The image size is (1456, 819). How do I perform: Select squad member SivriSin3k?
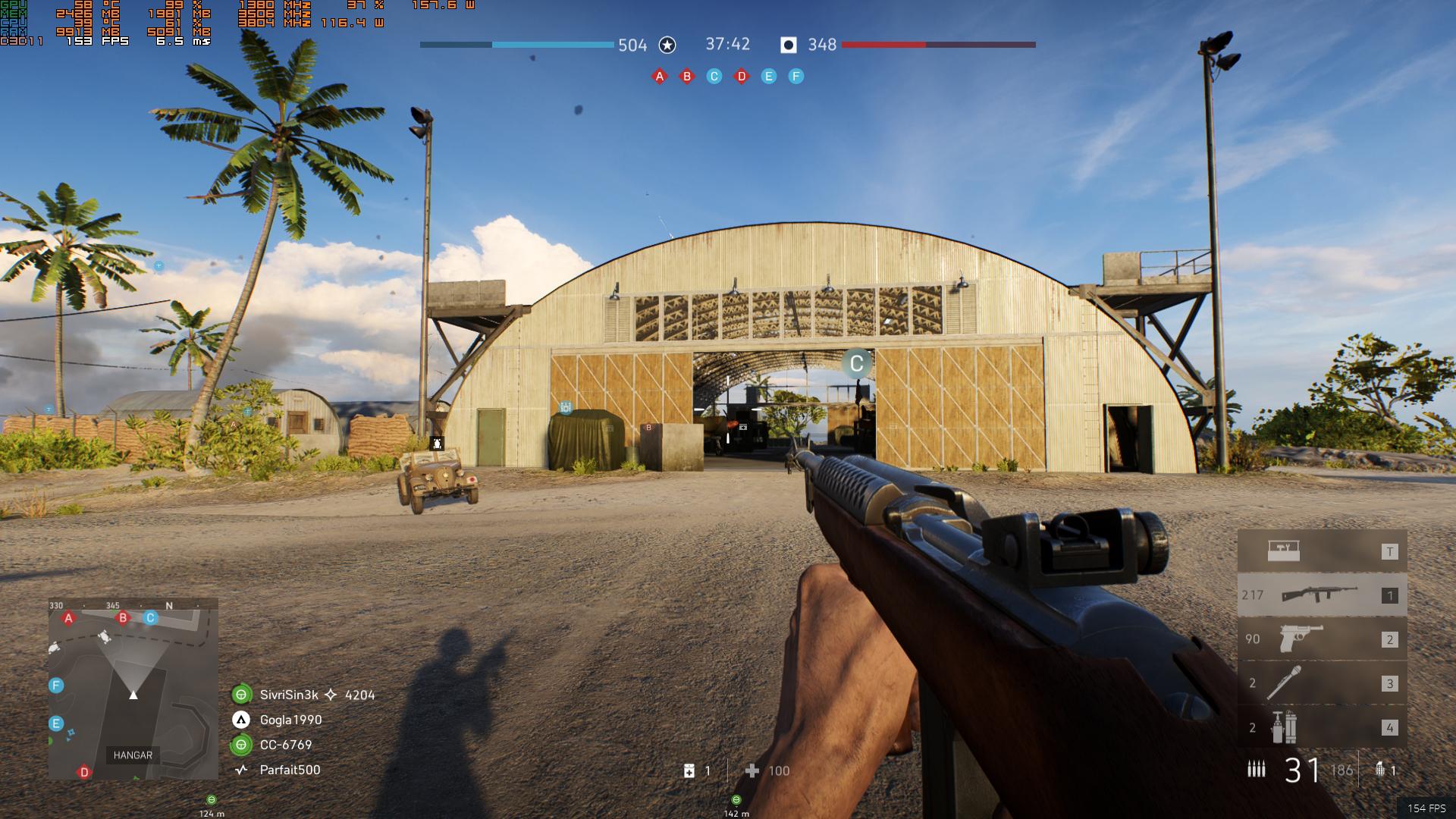click(x=289, y=695)
